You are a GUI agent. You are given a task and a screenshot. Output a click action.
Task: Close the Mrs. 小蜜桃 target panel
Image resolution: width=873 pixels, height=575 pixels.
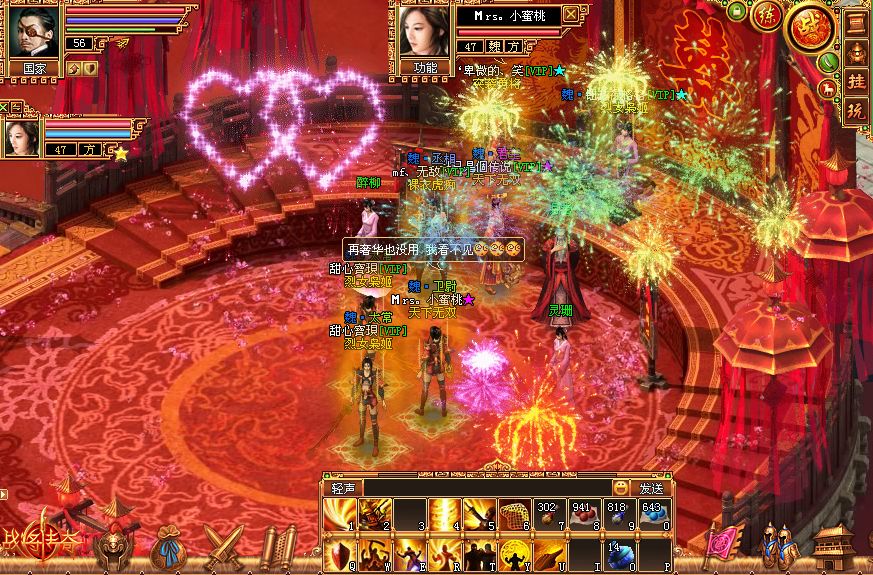tap(570, 14)
